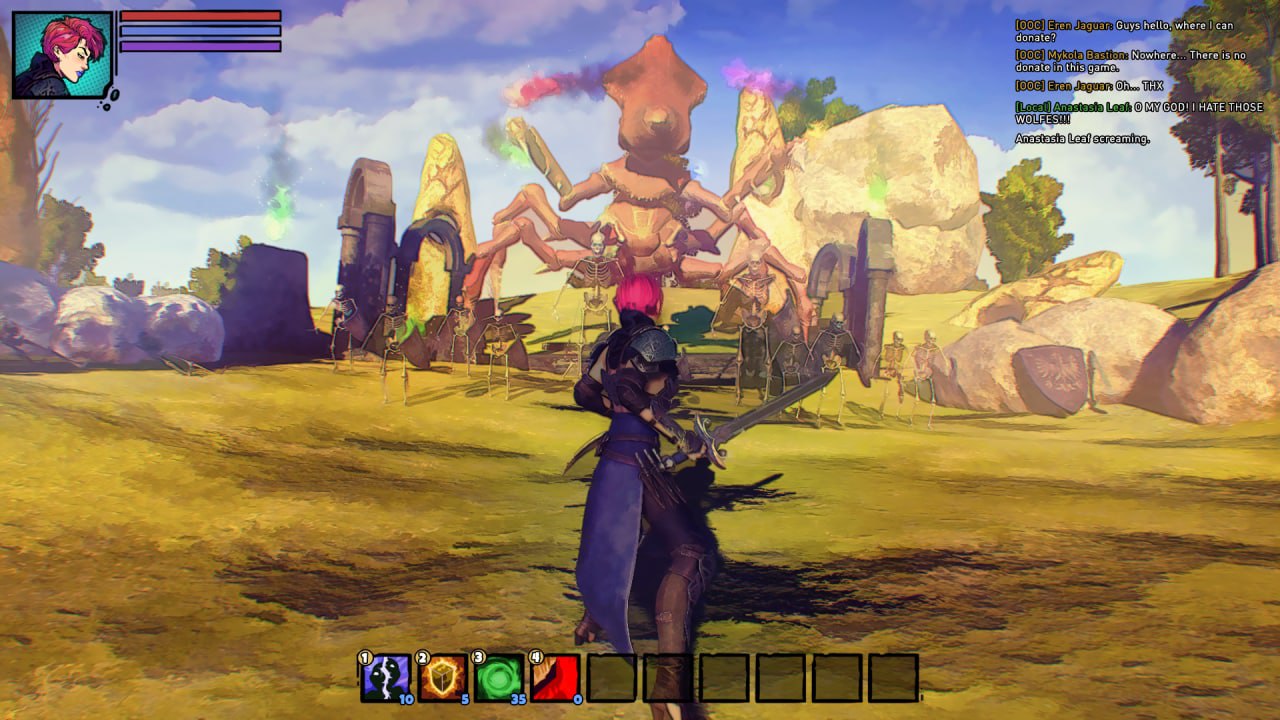
Task: Trigger the red slash ability in slot 4
Action: [x=555, y=678]
